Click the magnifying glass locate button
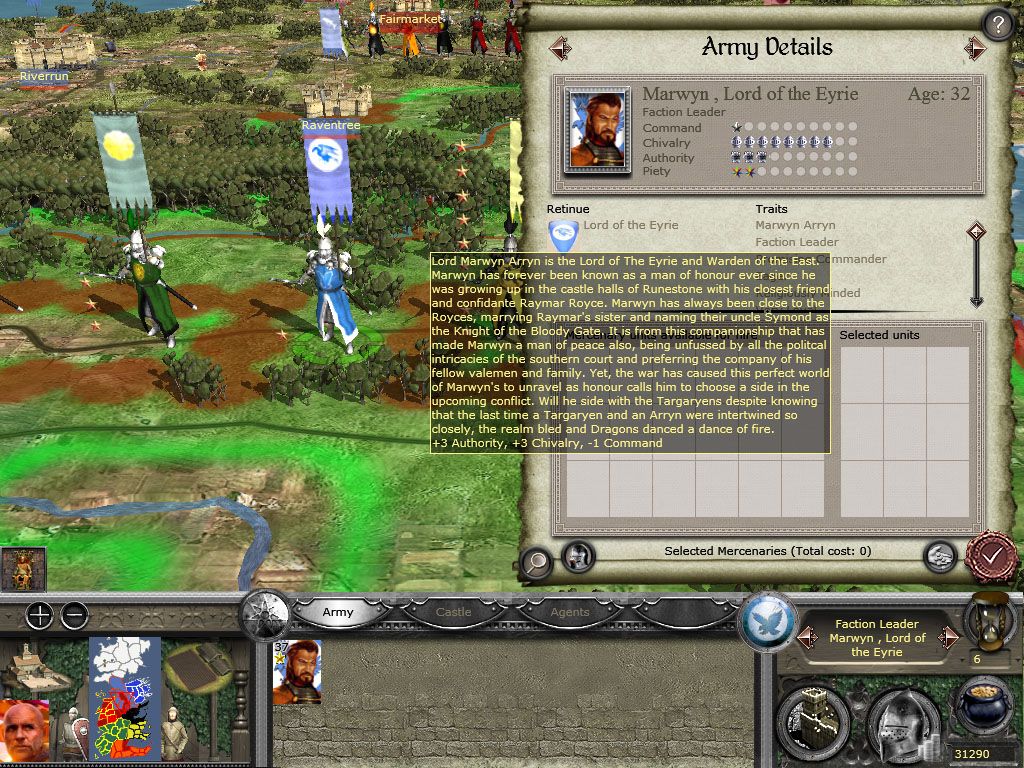This screenshot has width=1024, height=768. [537, 562]
